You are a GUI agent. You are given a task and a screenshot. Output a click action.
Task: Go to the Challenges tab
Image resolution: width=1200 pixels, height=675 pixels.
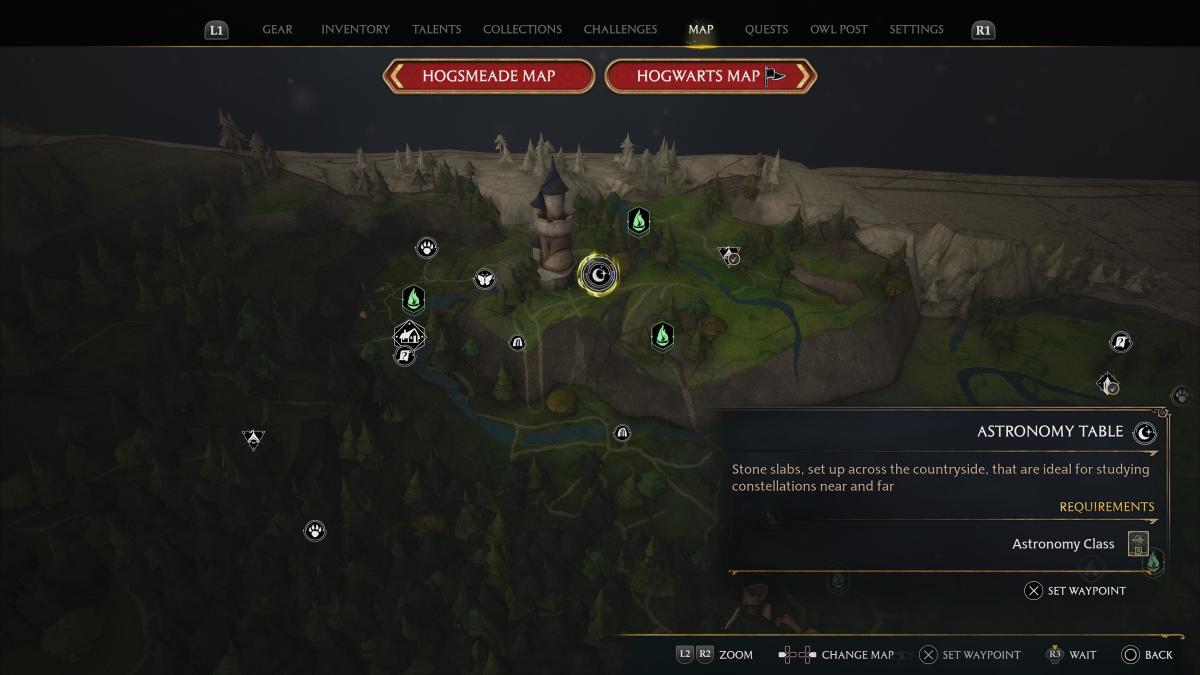click(622, 29)
